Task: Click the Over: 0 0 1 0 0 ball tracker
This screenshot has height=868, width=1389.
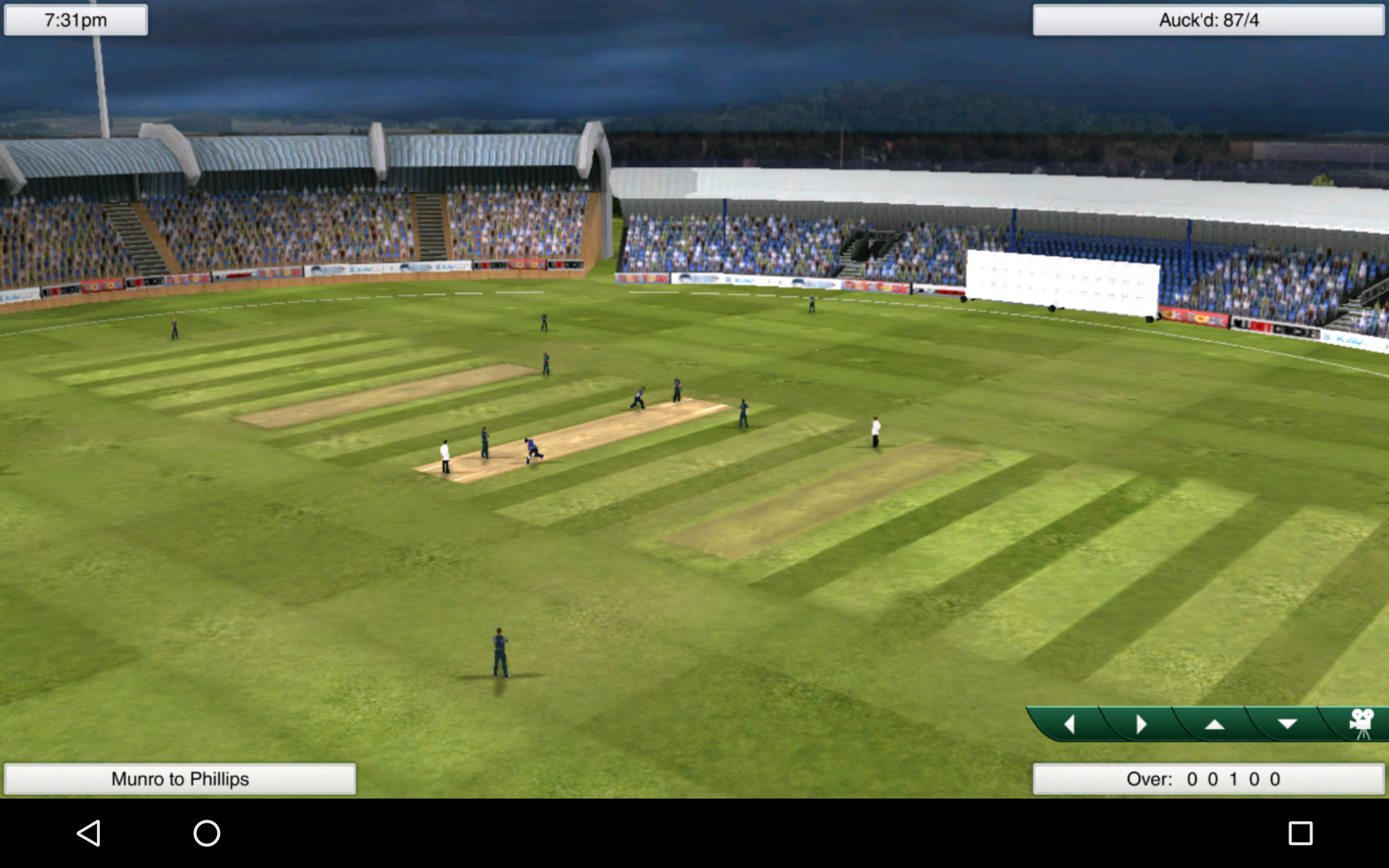Action: pyautogui.click(x=1207, y=779)
